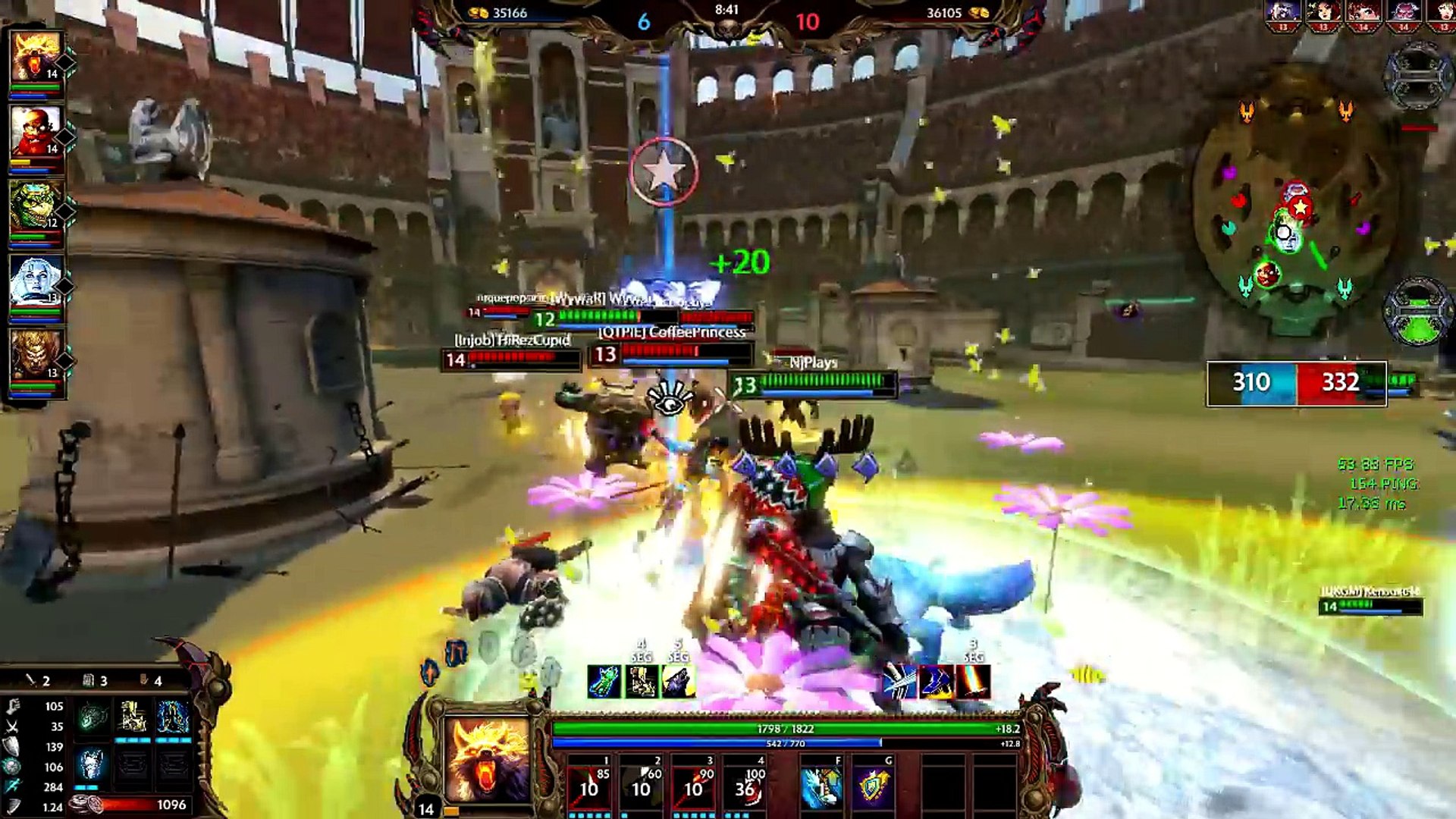
Task: Use the shield relic bound to G
Action: click(873, 786)
